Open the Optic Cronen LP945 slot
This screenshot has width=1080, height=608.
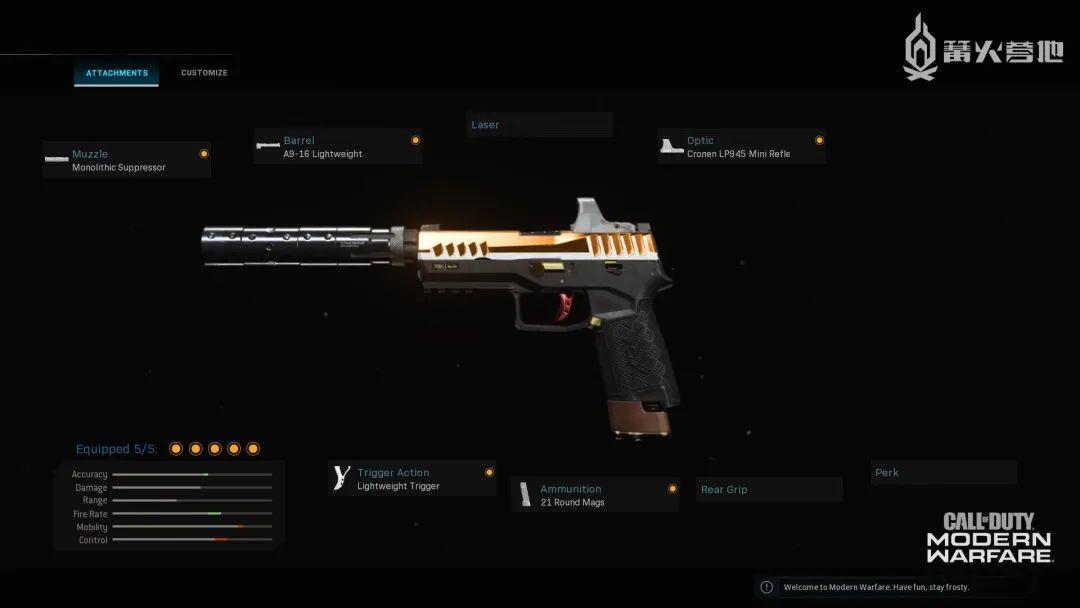pyautogui.click(x=742, y=147)
